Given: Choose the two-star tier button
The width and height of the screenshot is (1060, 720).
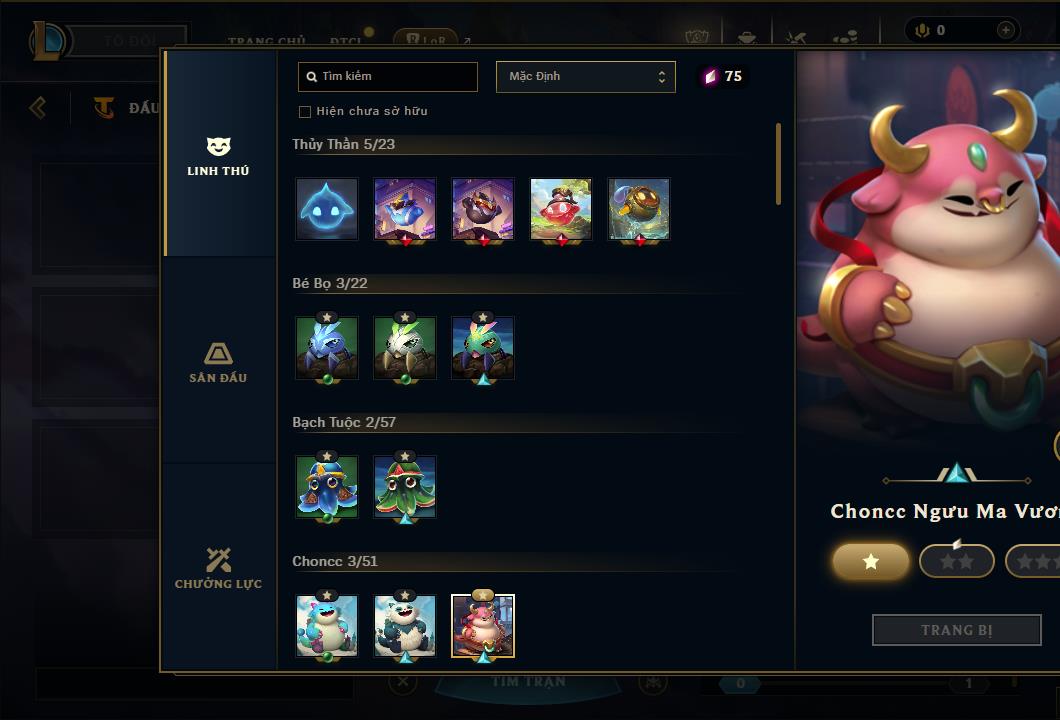Looking at the screenshot, I should (x=957, y=562).
